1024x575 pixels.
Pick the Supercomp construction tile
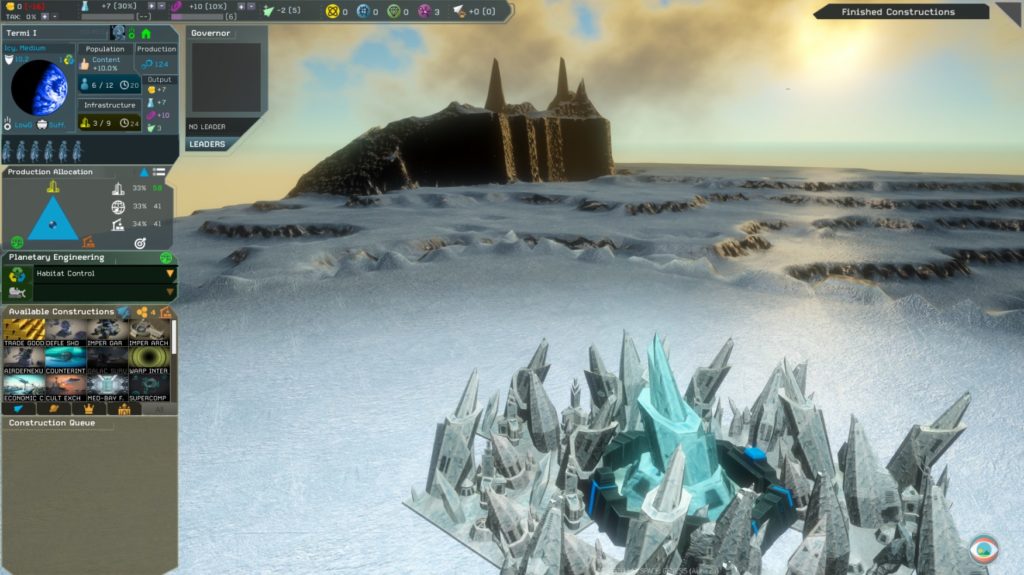pos(148,387)
